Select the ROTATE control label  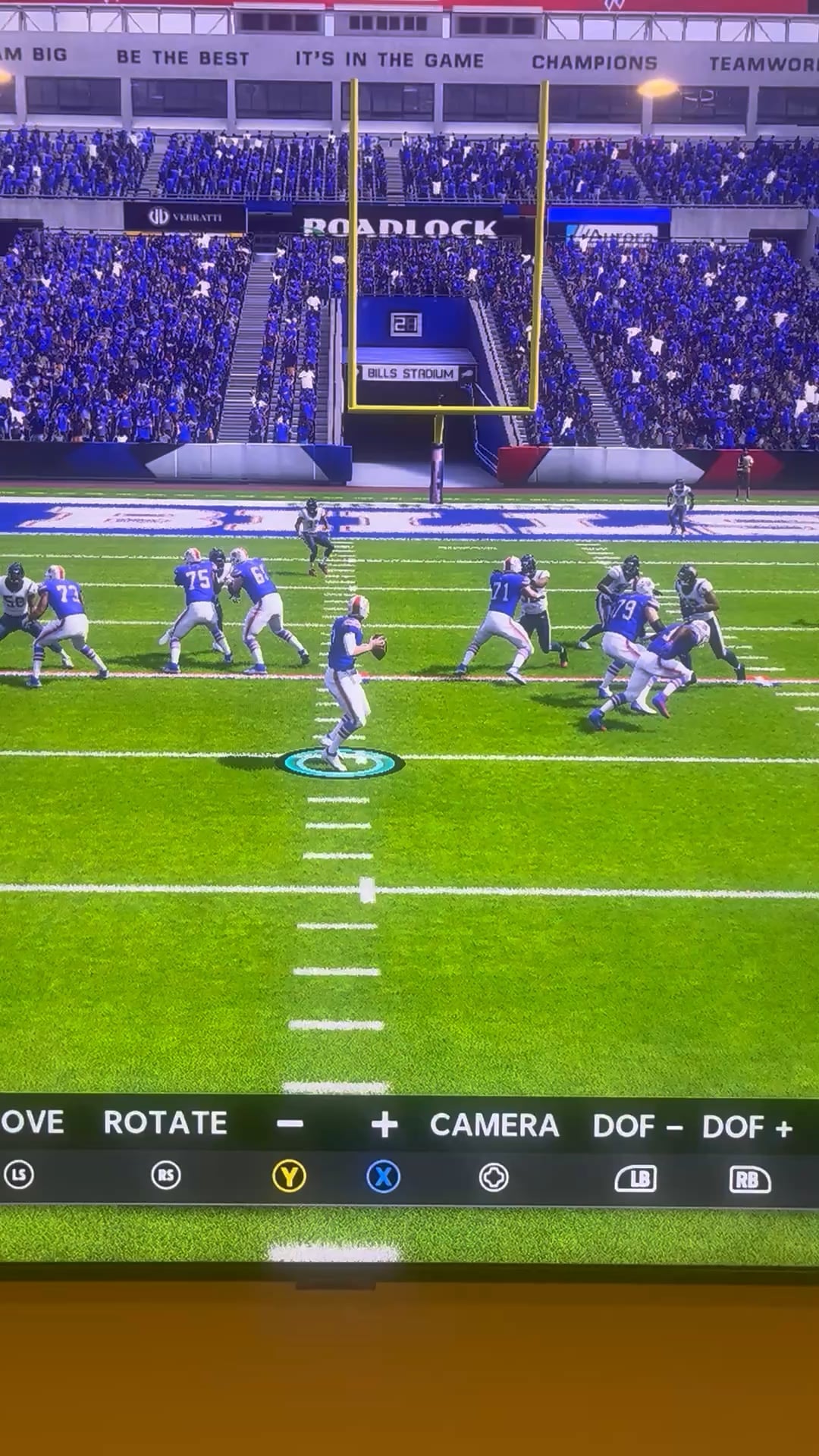click(x=165, y=1123)
